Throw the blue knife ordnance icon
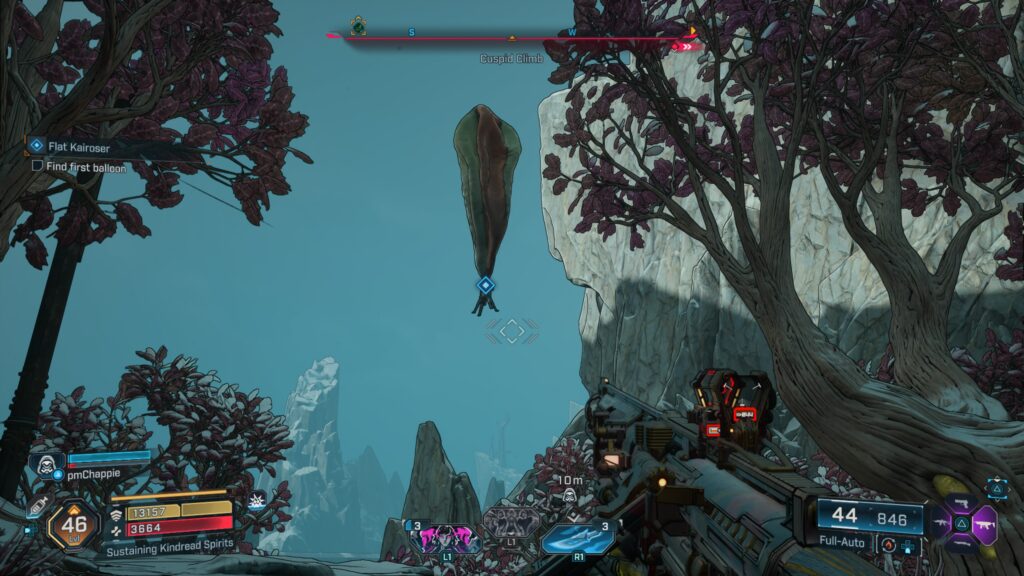The height and width of the screenshot is (576, 1024). point(576,536)
